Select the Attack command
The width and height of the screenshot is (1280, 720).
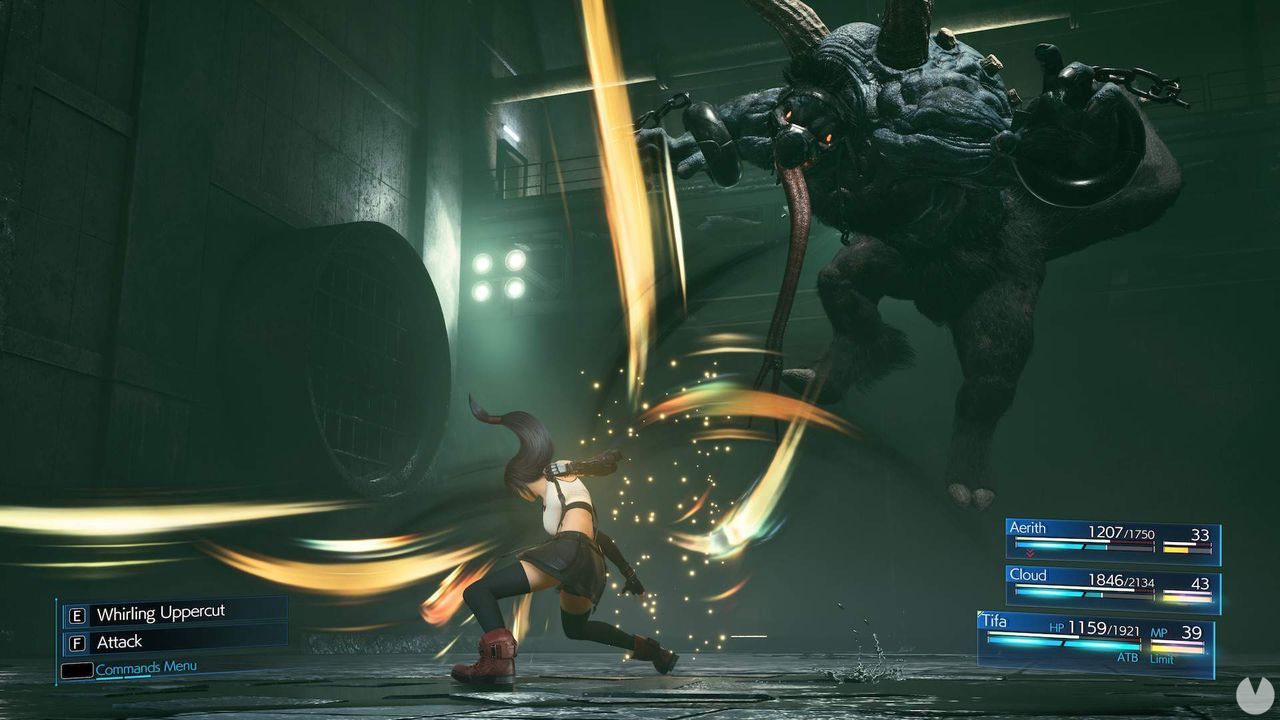(x=119, y=641)
